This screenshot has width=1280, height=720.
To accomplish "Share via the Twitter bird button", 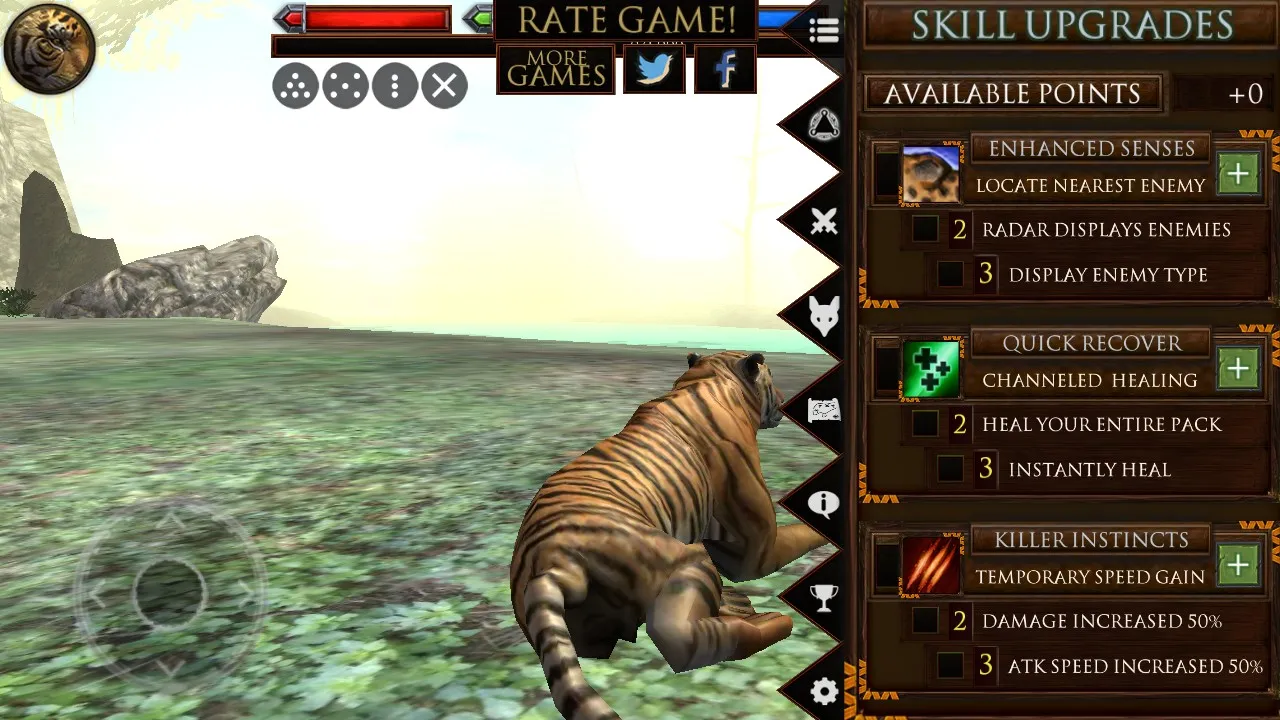I will [654, 69].
